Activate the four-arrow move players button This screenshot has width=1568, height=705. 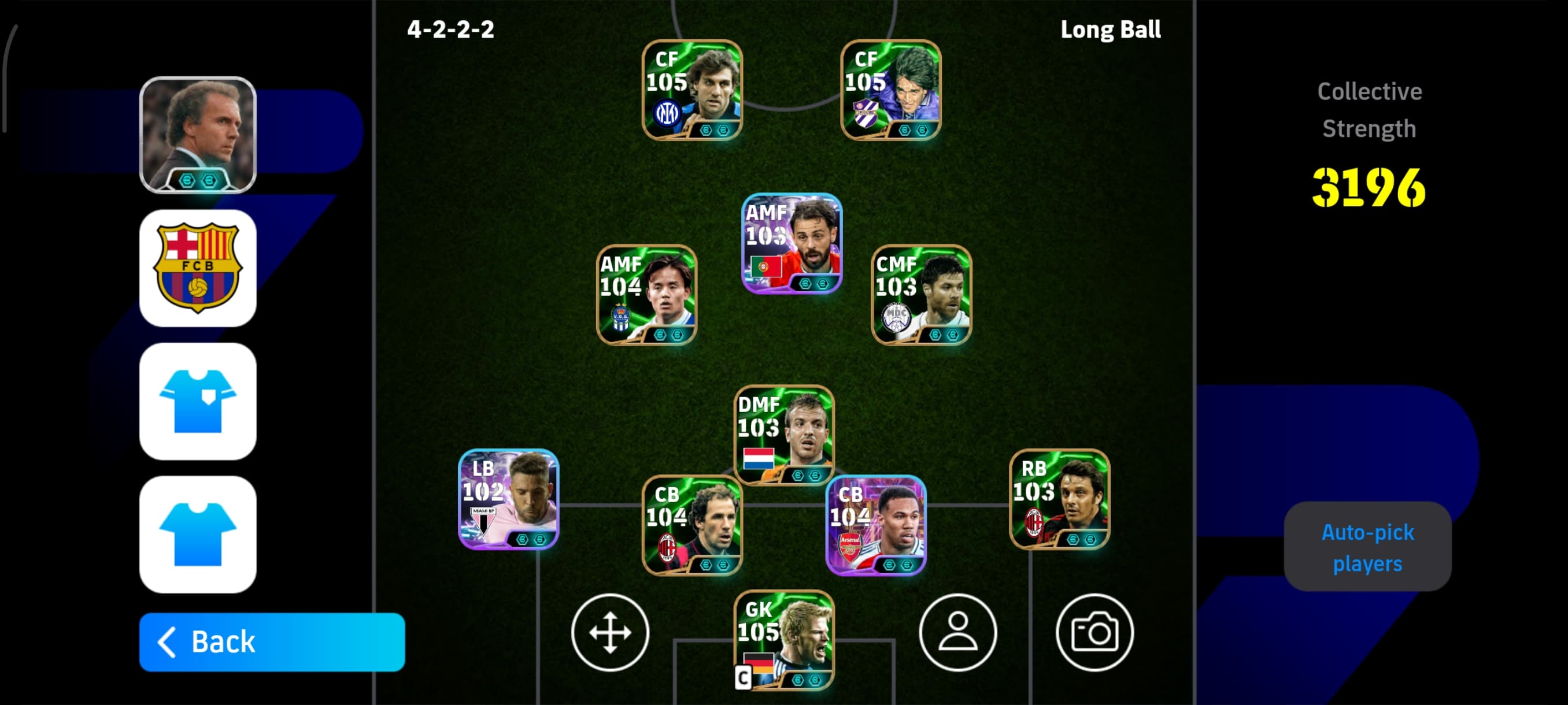[x=610, y=632]
